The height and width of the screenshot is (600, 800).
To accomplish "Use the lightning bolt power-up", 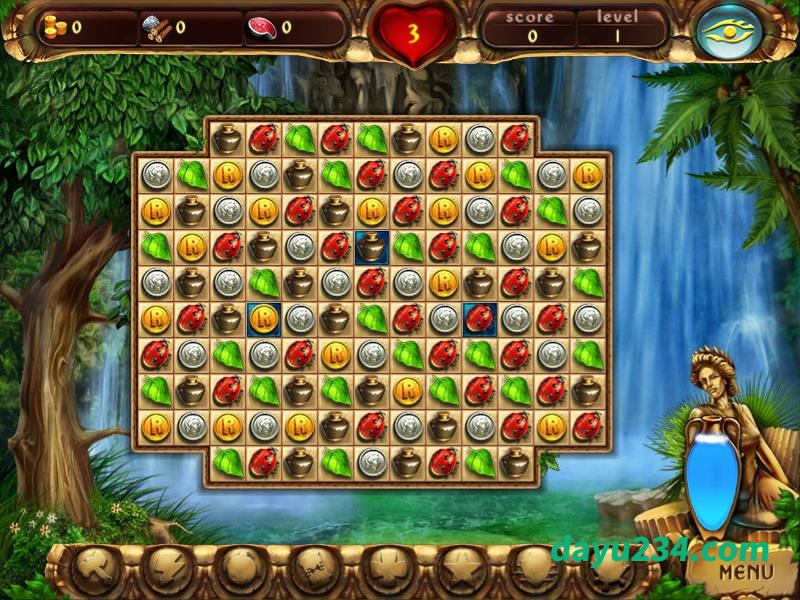I will click(168, 570).
